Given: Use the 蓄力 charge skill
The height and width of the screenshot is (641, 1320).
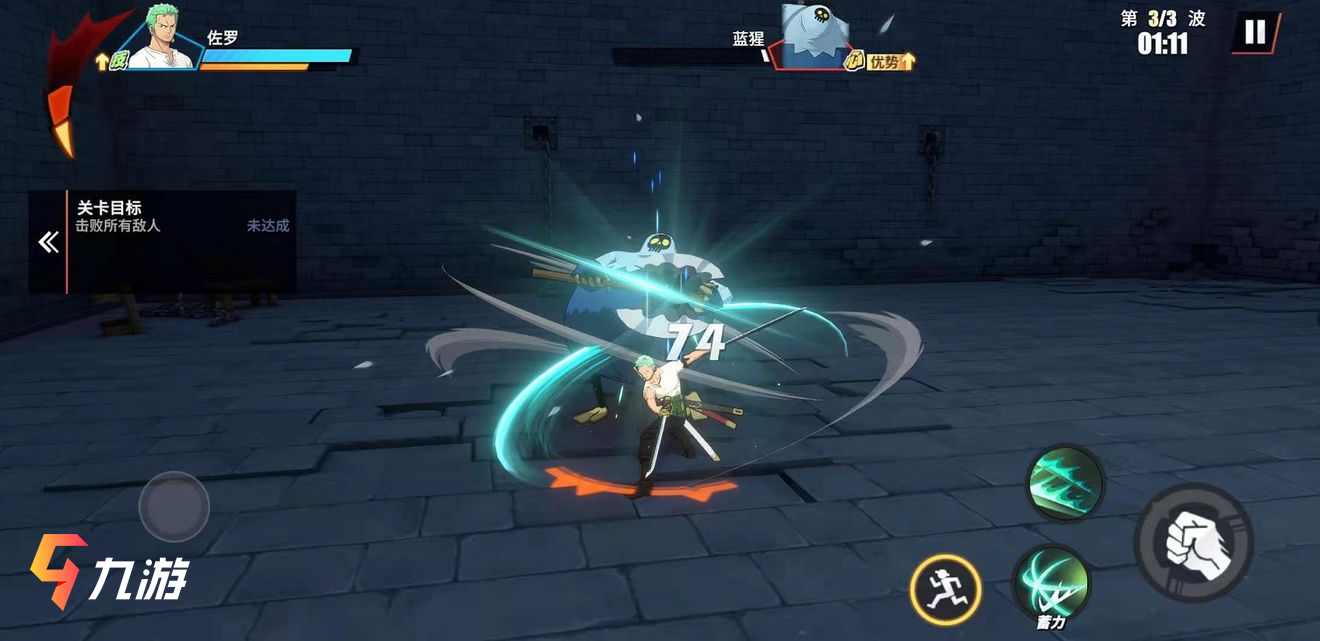Looking at the screenshot, I should (1051, 583).
